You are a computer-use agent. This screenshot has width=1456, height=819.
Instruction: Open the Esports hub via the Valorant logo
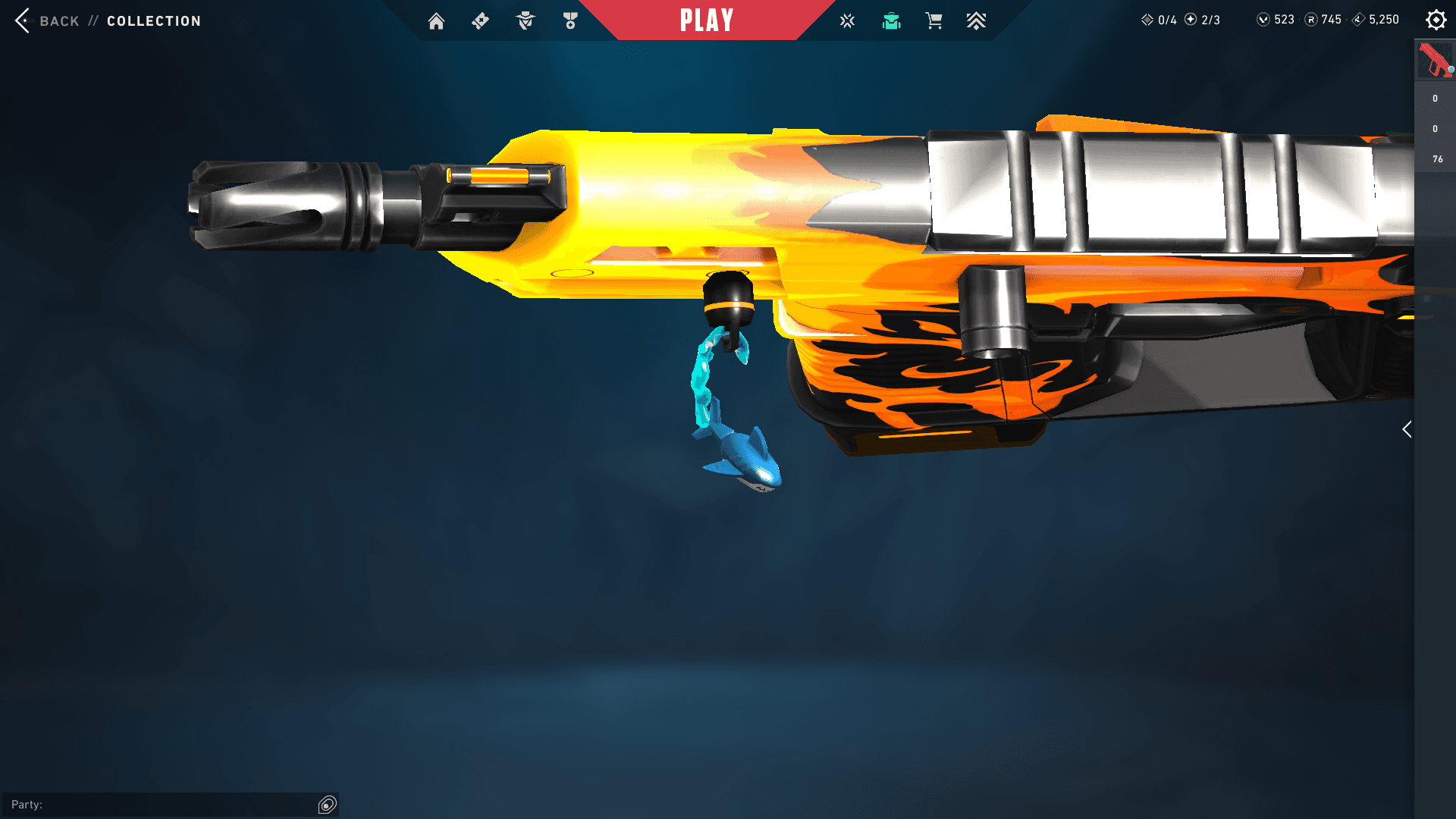pyautogui.click(x=846, y=20)
